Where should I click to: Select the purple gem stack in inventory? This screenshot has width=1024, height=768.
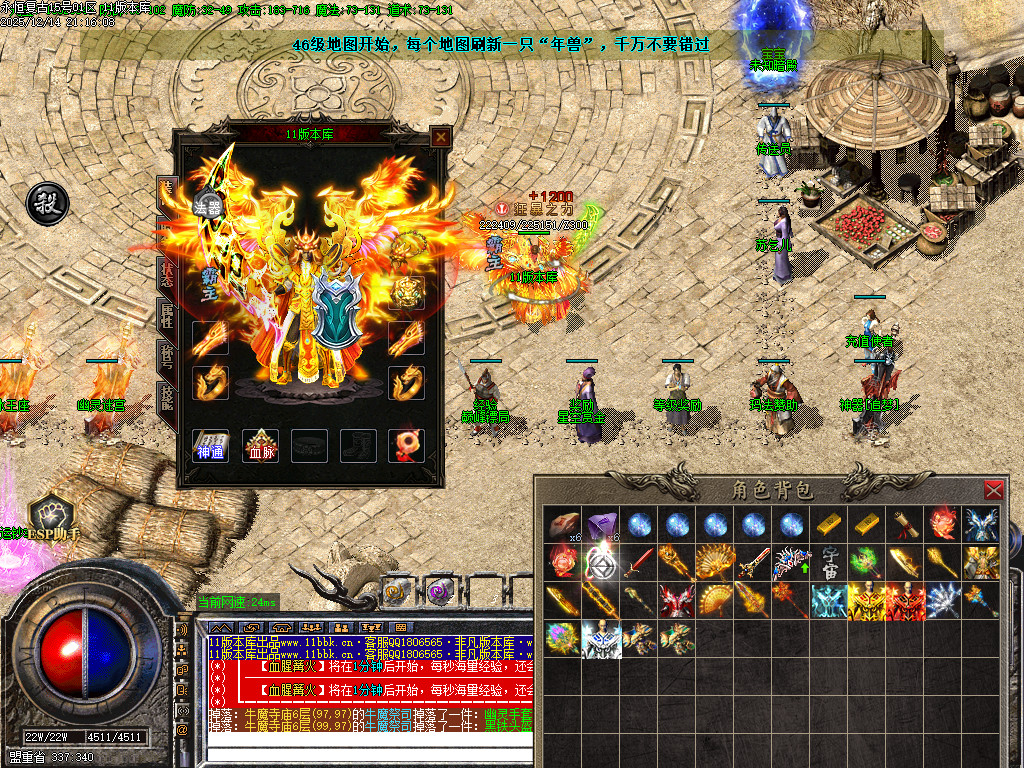click(601, 525)
